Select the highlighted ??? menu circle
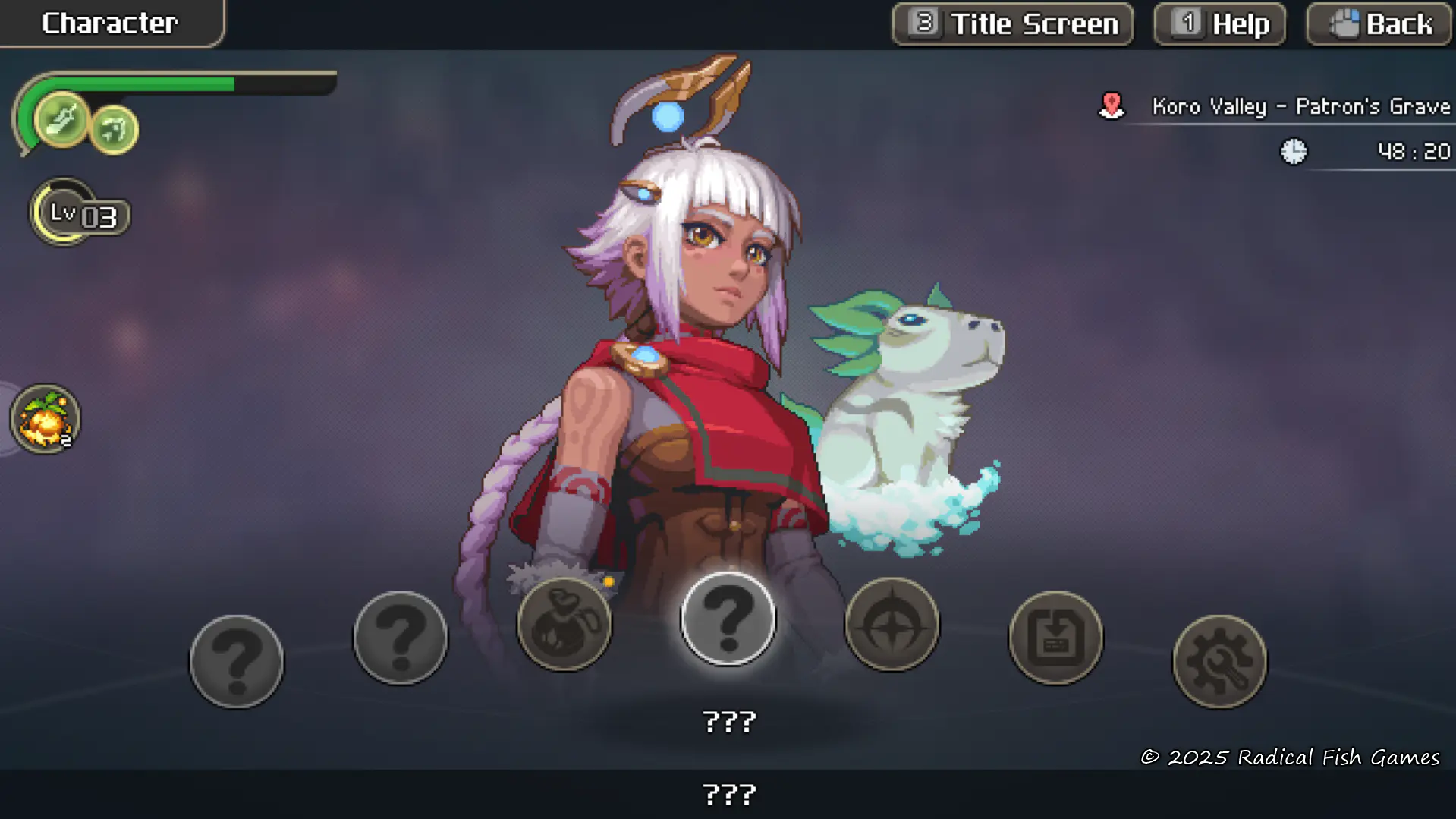 click(x=728, y=619)
